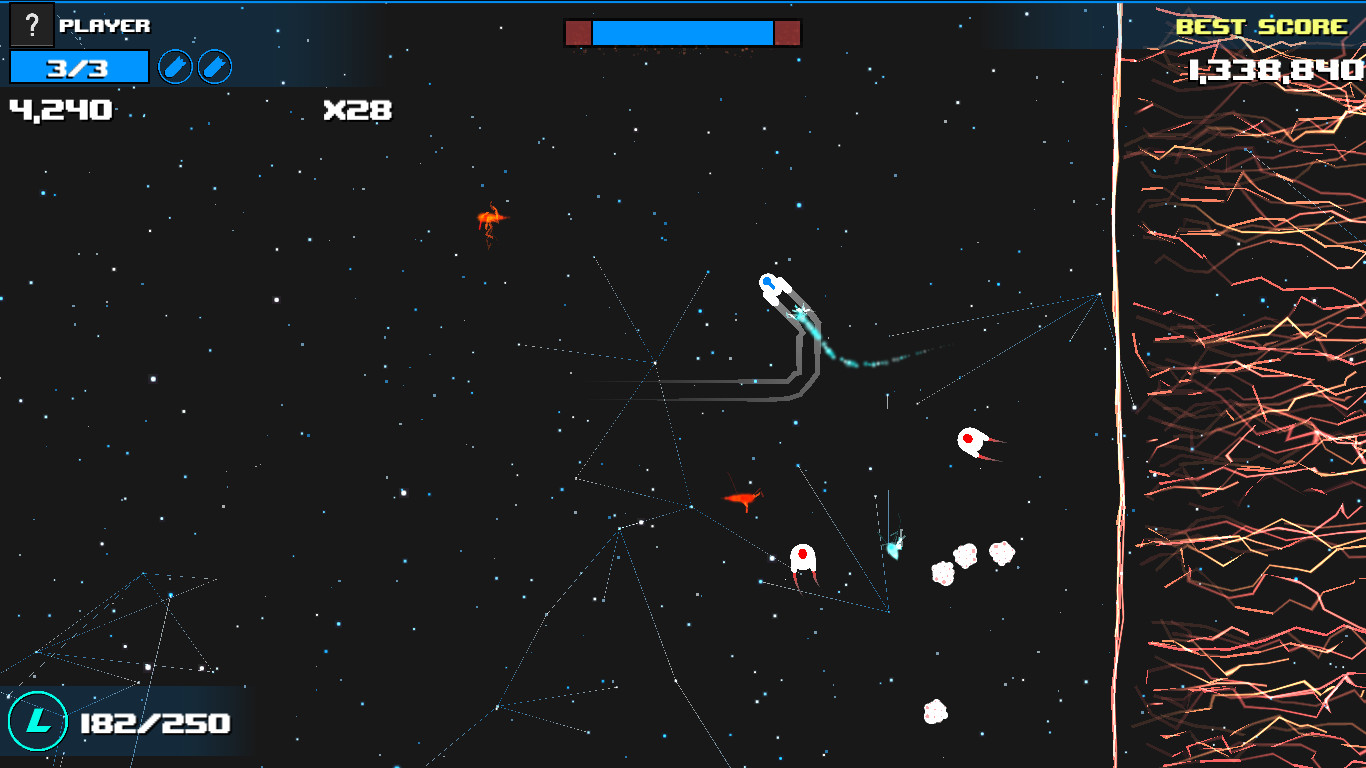Click the left red cap of the boss bar
The height and width of the screenshot is (768, 1366).
point(579,31)
